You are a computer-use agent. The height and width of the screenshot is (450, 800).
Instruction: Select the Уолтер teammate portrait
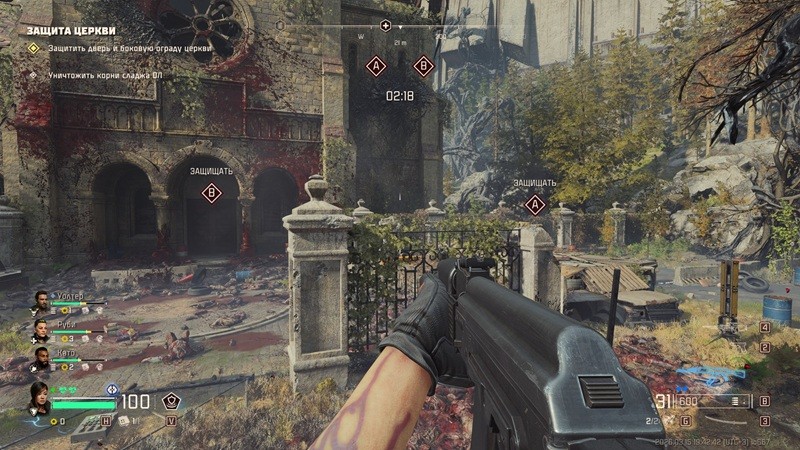click(x=40, y=300)
